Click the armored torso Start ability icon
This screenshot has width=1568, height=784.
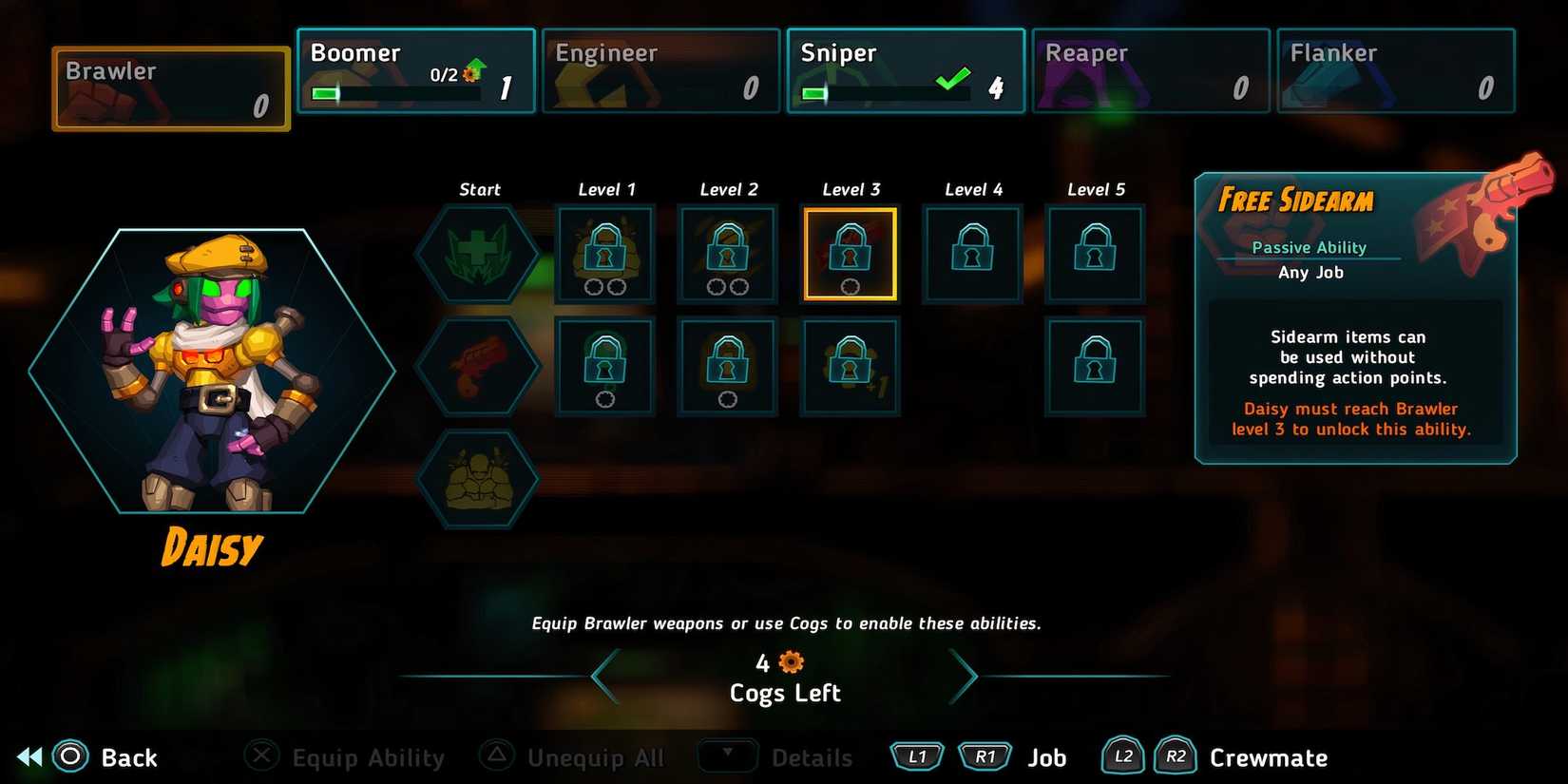[479, 477]
